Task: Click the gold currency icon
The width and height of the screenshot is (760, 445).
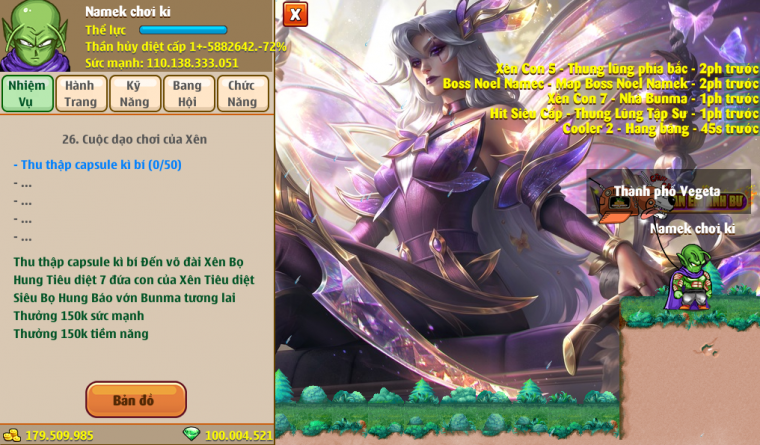Action: tap(12, 435)
